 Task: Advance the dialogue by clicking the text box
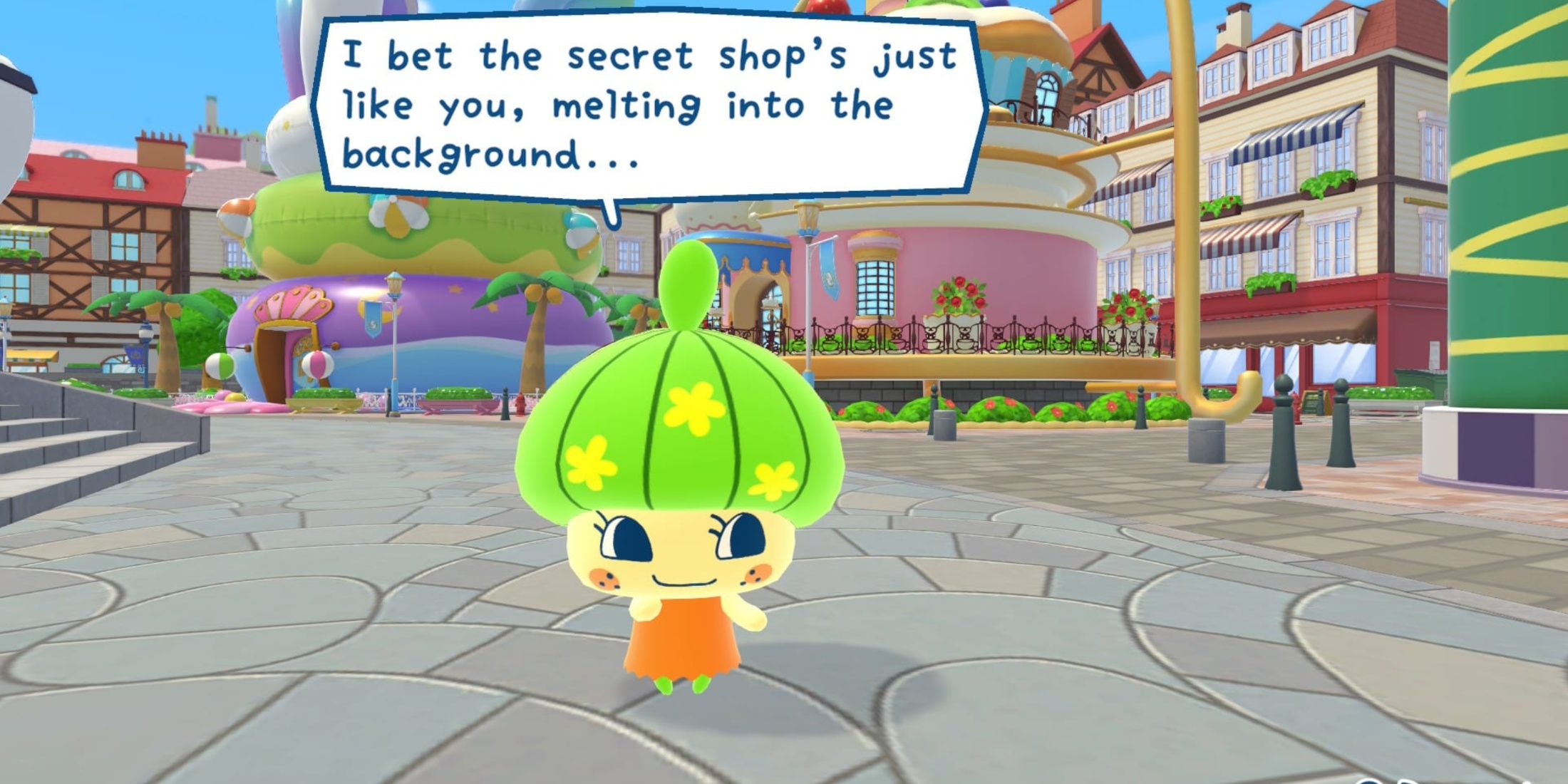641,107
